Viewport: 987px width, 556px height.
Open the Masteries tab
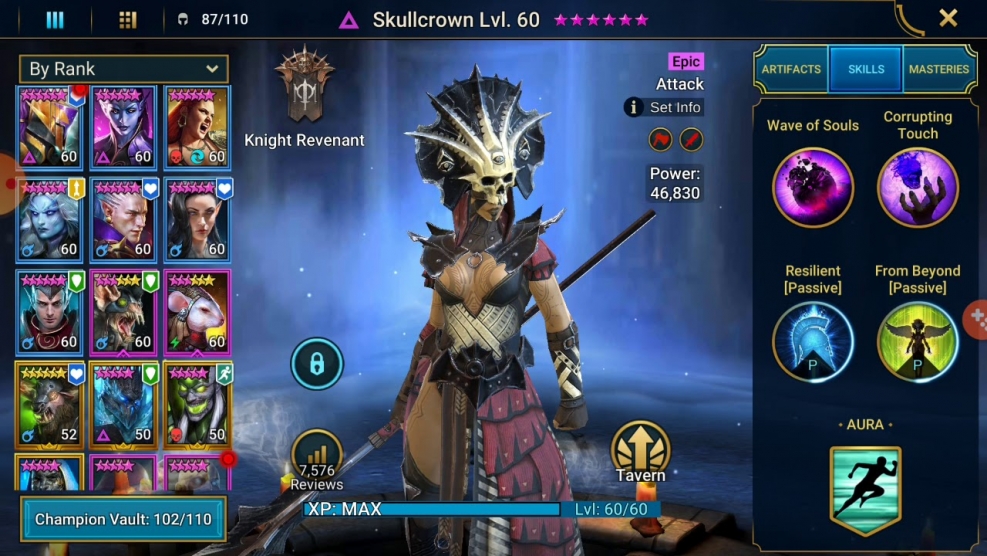(939, 69)
